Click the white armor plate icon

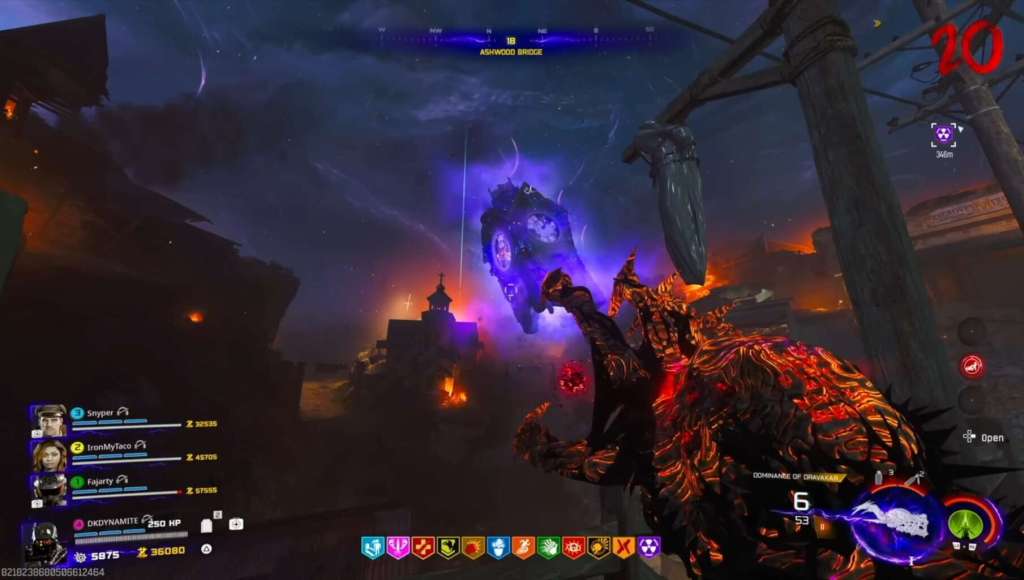tap(206, 525)
